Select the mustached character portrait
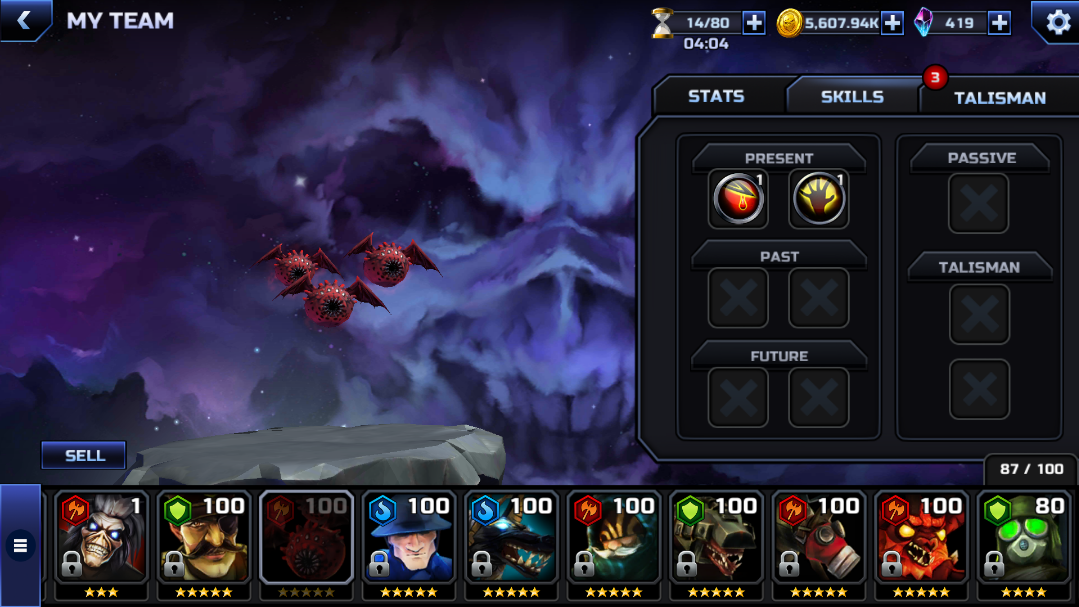The image size is (1079, 607). [x=203, y=541]
